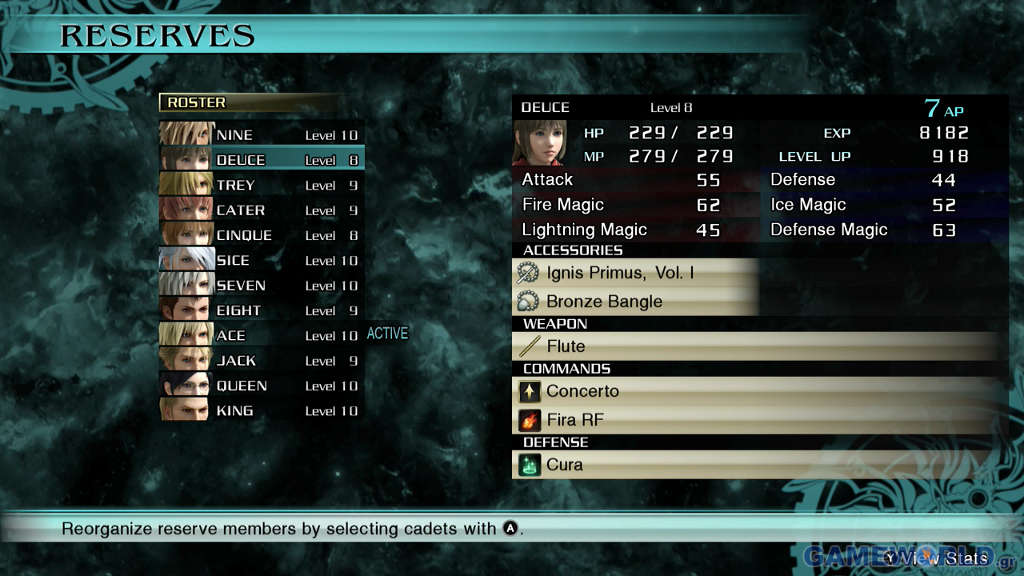Select the Flute weapon slot

(x=755, y=346)
